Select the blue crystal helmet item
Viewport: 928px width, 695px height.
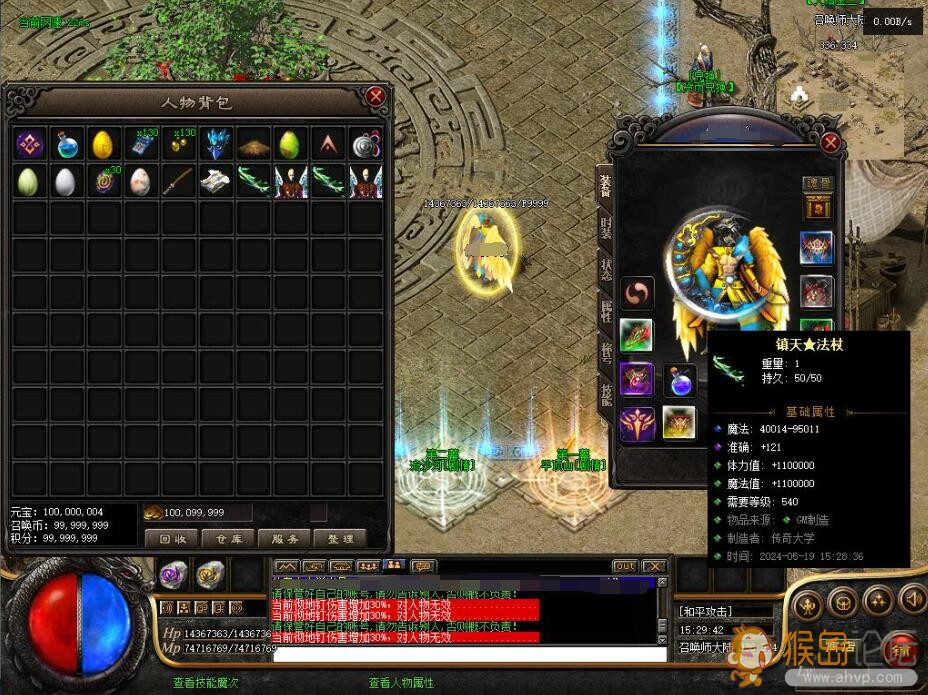(x=216, y=144)
